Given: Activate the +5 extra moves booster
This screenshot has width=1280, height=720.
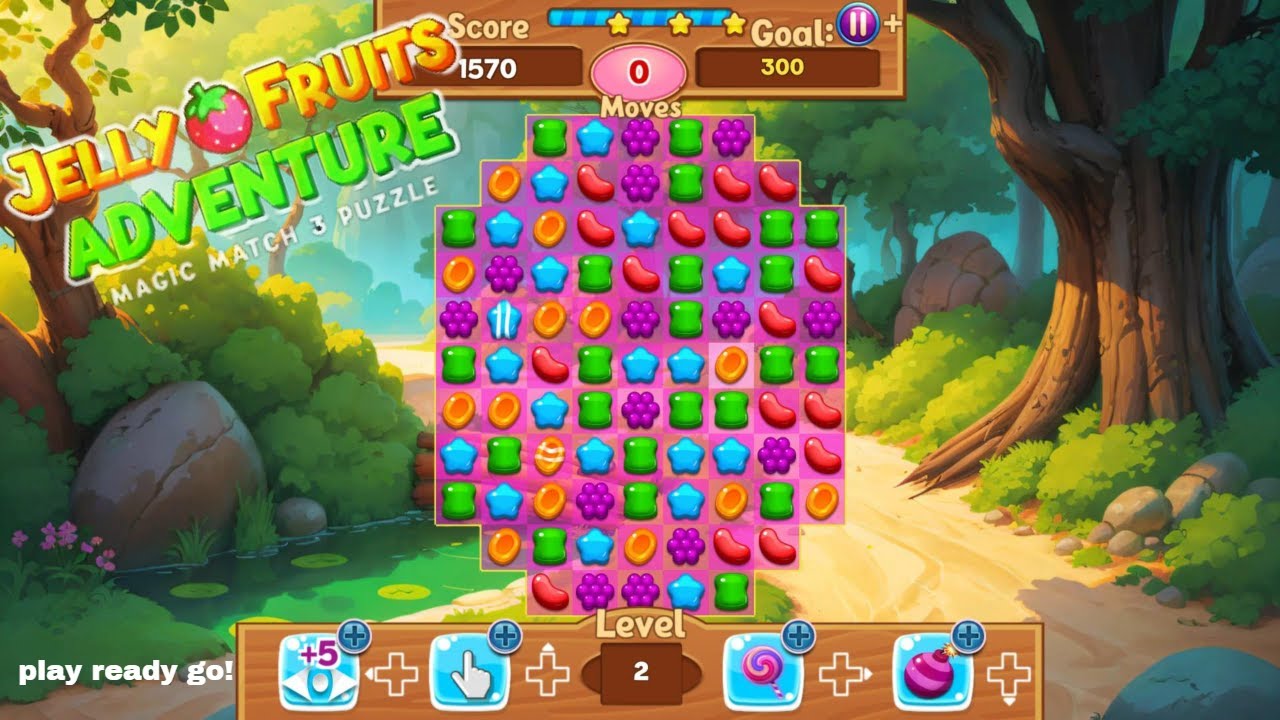Looking at the screenshot, I should click(x=318, y=672).
